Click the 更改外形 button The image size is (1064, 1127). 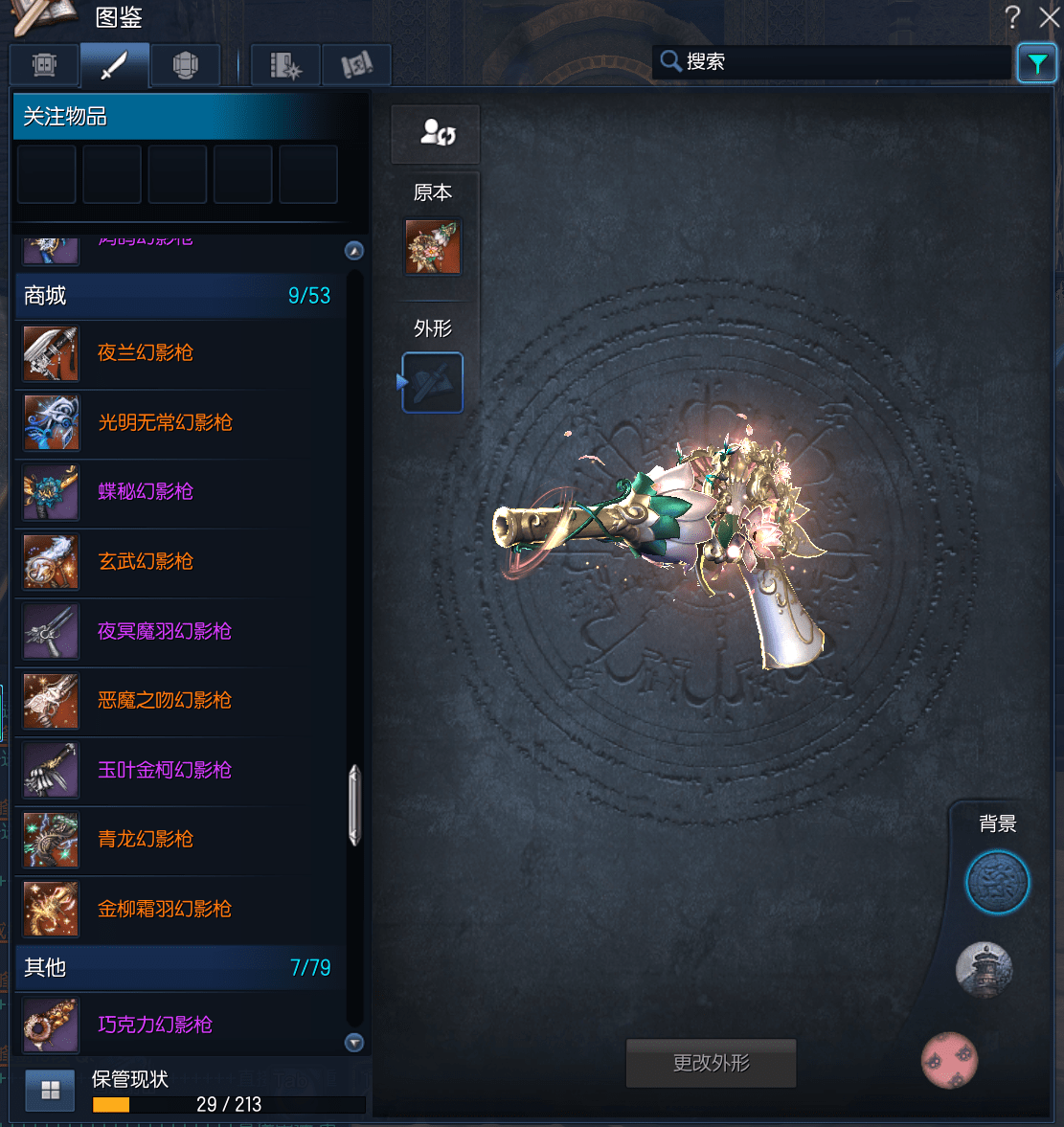pos(711,1063)
